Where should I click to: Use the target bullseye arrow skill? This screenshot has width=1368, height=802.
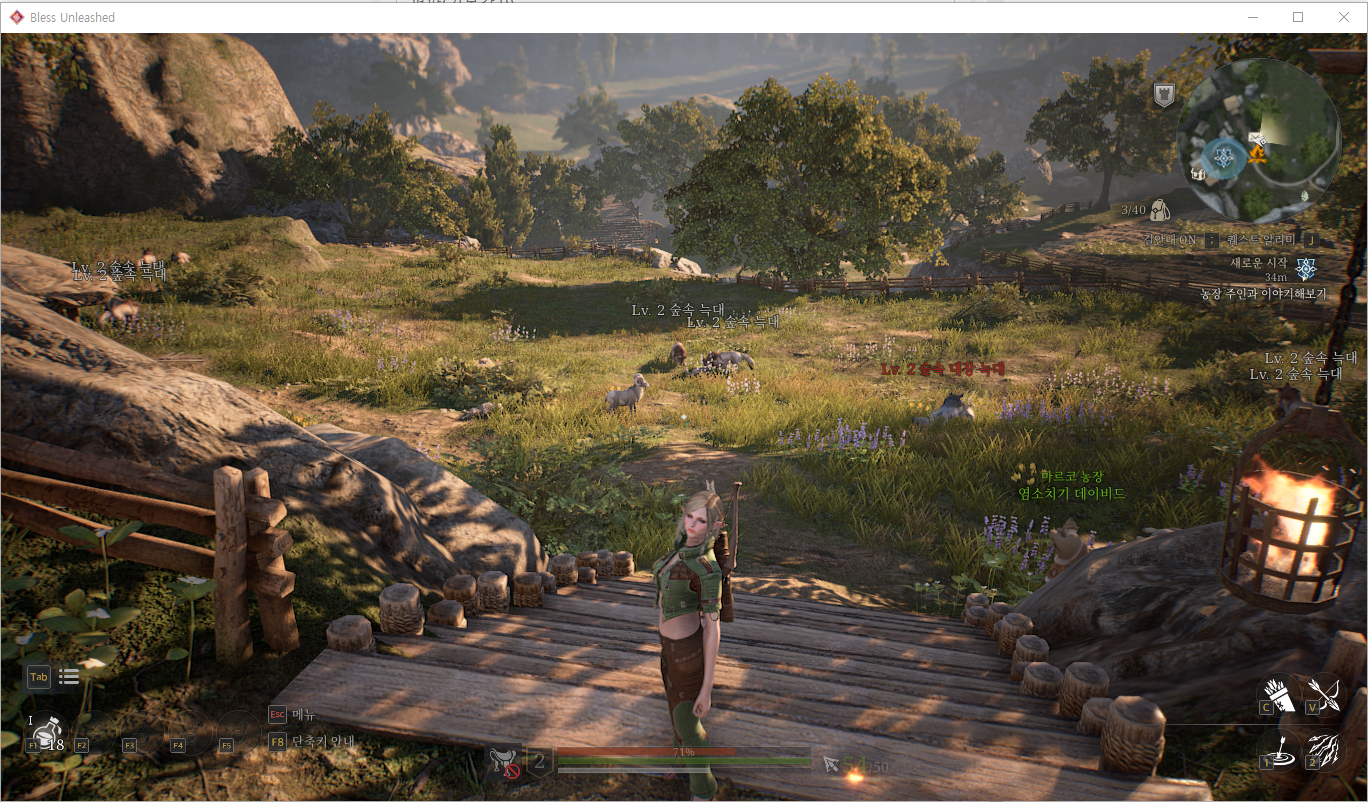(x=1279, y=748)
